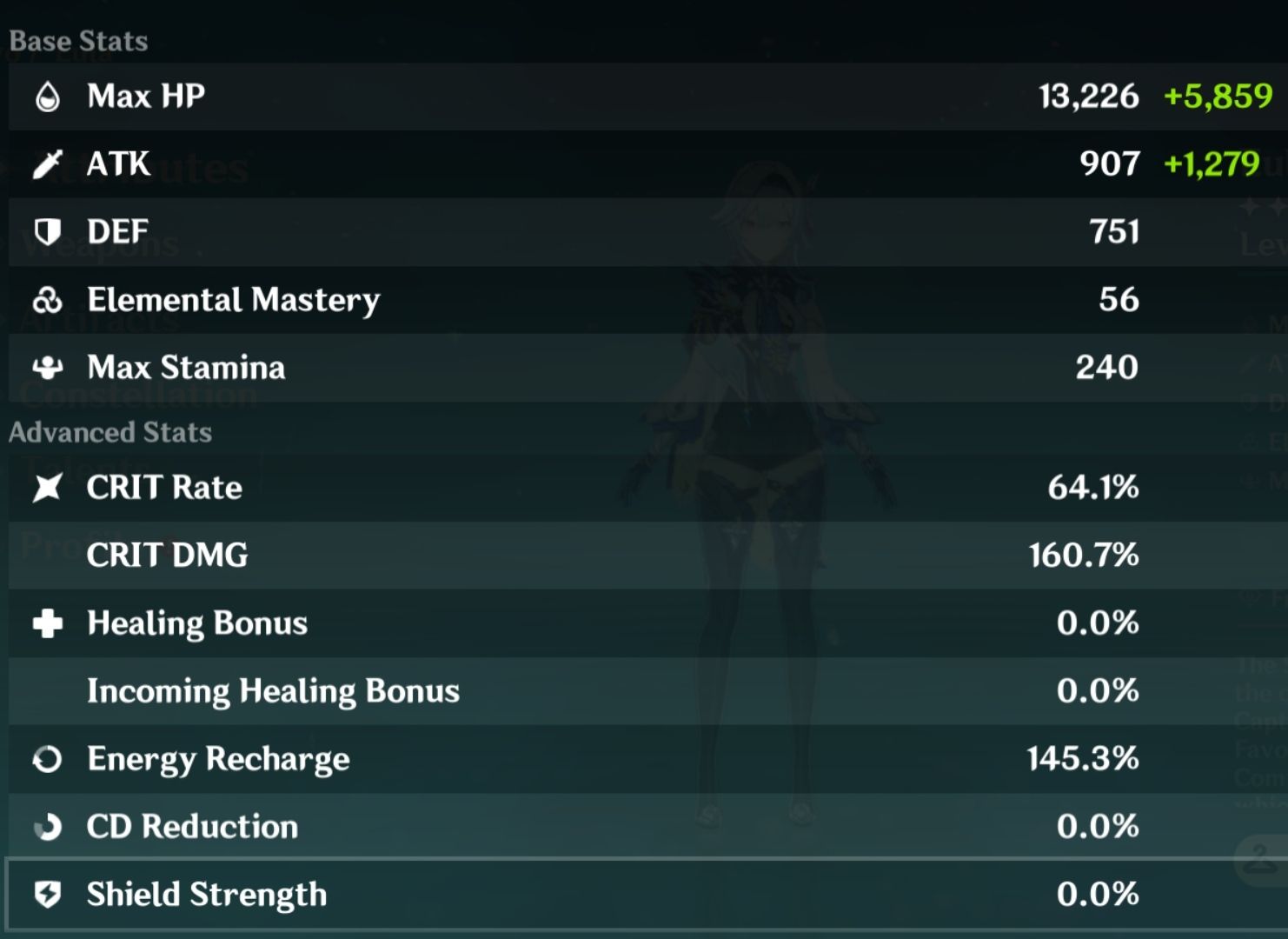Image resolution: width=1288 pixels, height=939 pixels.
Task: Click the CRIT Rate star icon
Action: (49, 488)
